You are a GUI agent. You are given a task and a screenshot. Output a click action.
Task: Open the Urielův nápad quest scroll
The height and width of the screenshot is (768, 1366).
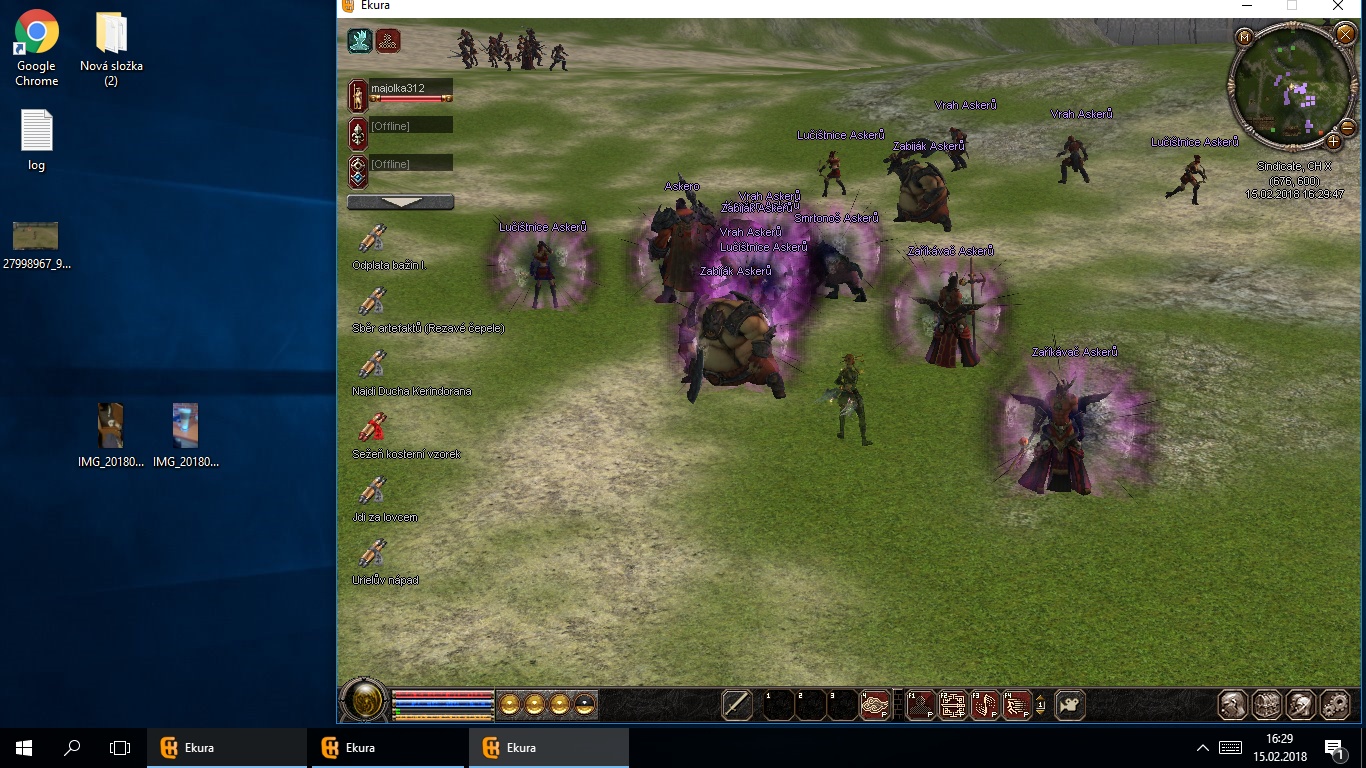pos(372,554)
